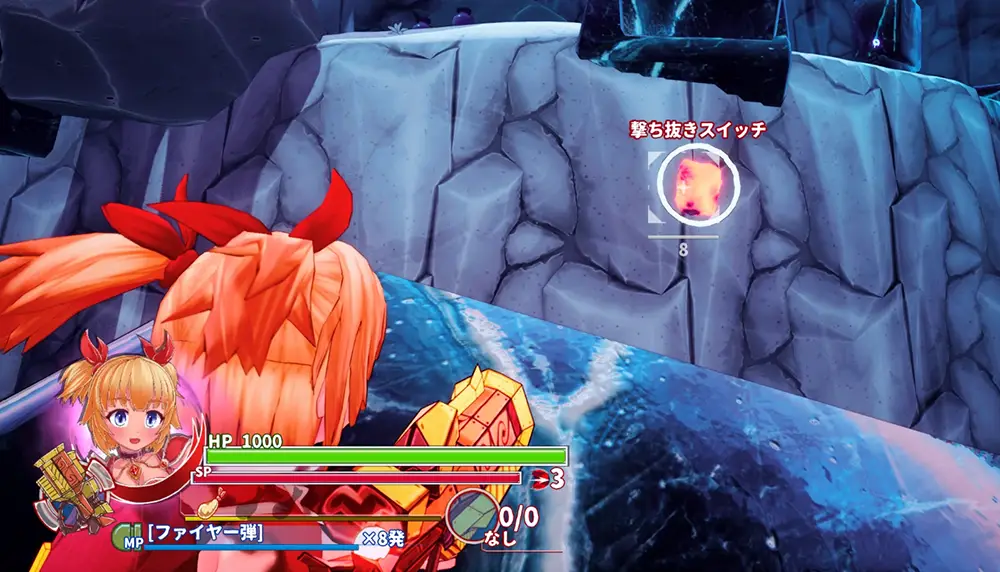Screen dimensions: 1000x572
Task: Open the round sub-item slot
Action: coord(470,516)
